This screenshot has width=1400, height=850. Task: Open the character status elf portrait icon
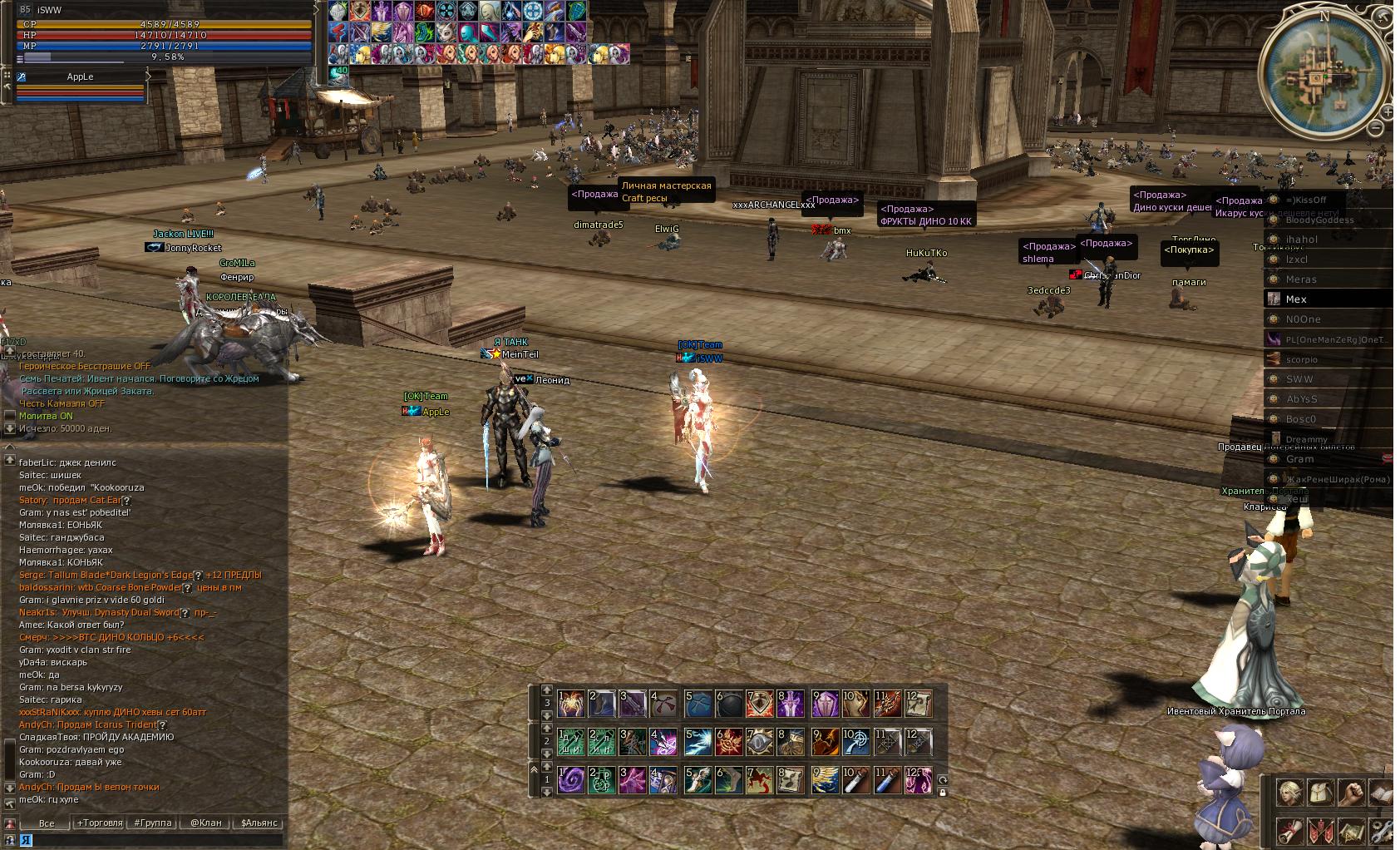(x=1289, y=792)
